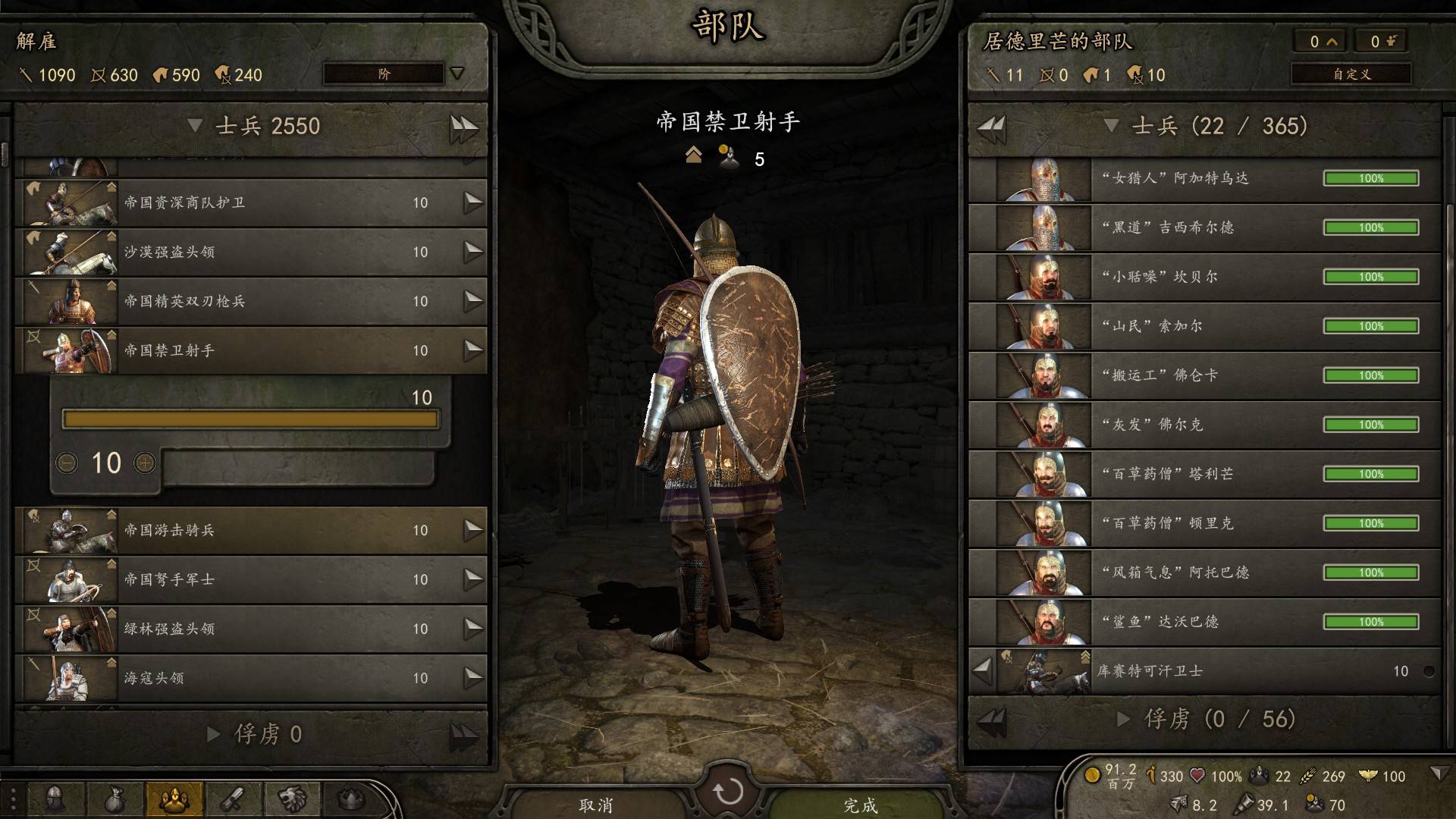Transfer 海寇头领 with its arrow button
The image size is (1456, 819).
tap(473, 678)
